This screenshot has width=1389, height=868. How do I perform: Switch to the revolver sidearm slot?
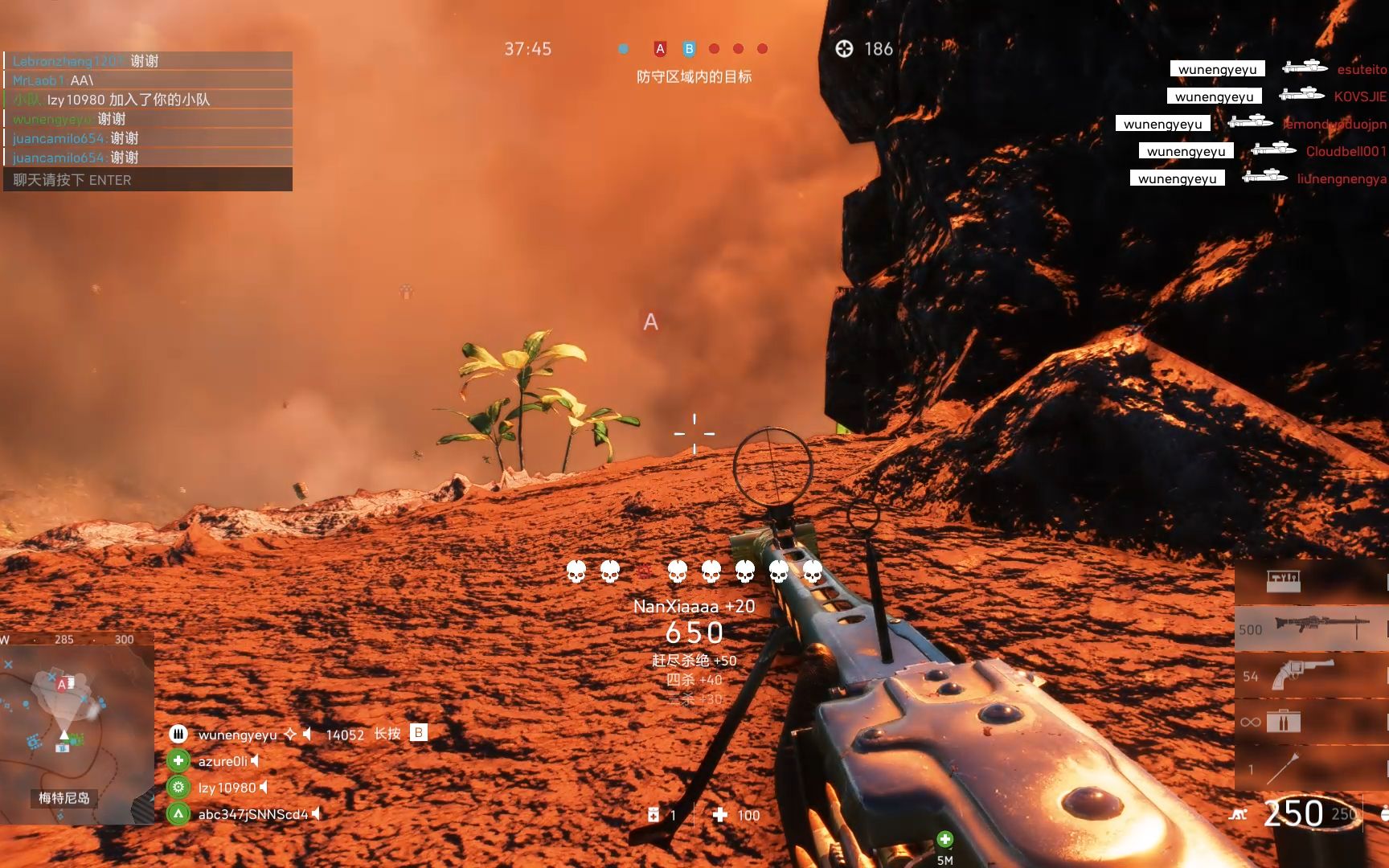(1310, 675)
